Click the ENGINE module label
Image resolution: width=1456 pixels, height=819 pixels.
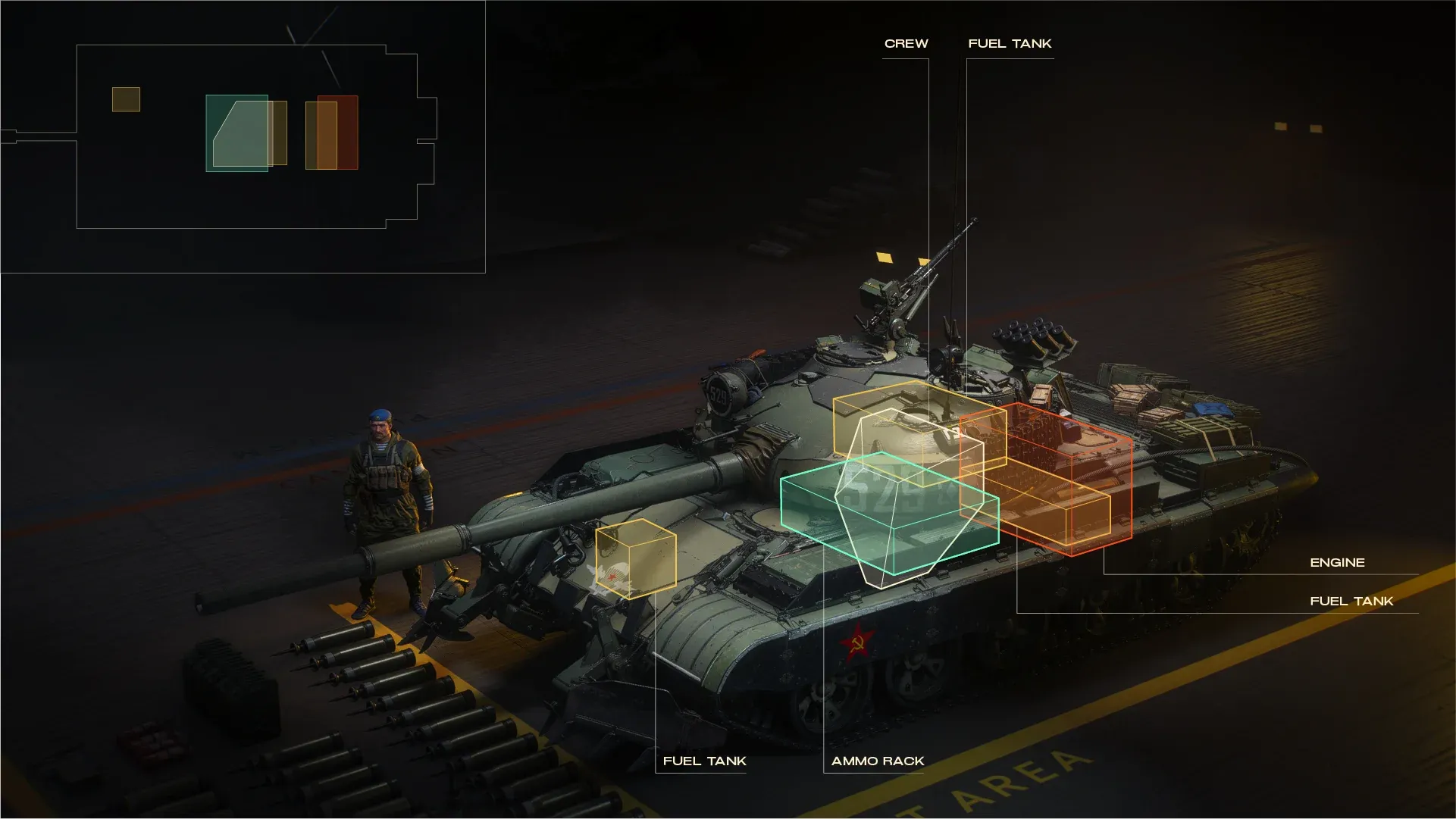pos(1337,563)
